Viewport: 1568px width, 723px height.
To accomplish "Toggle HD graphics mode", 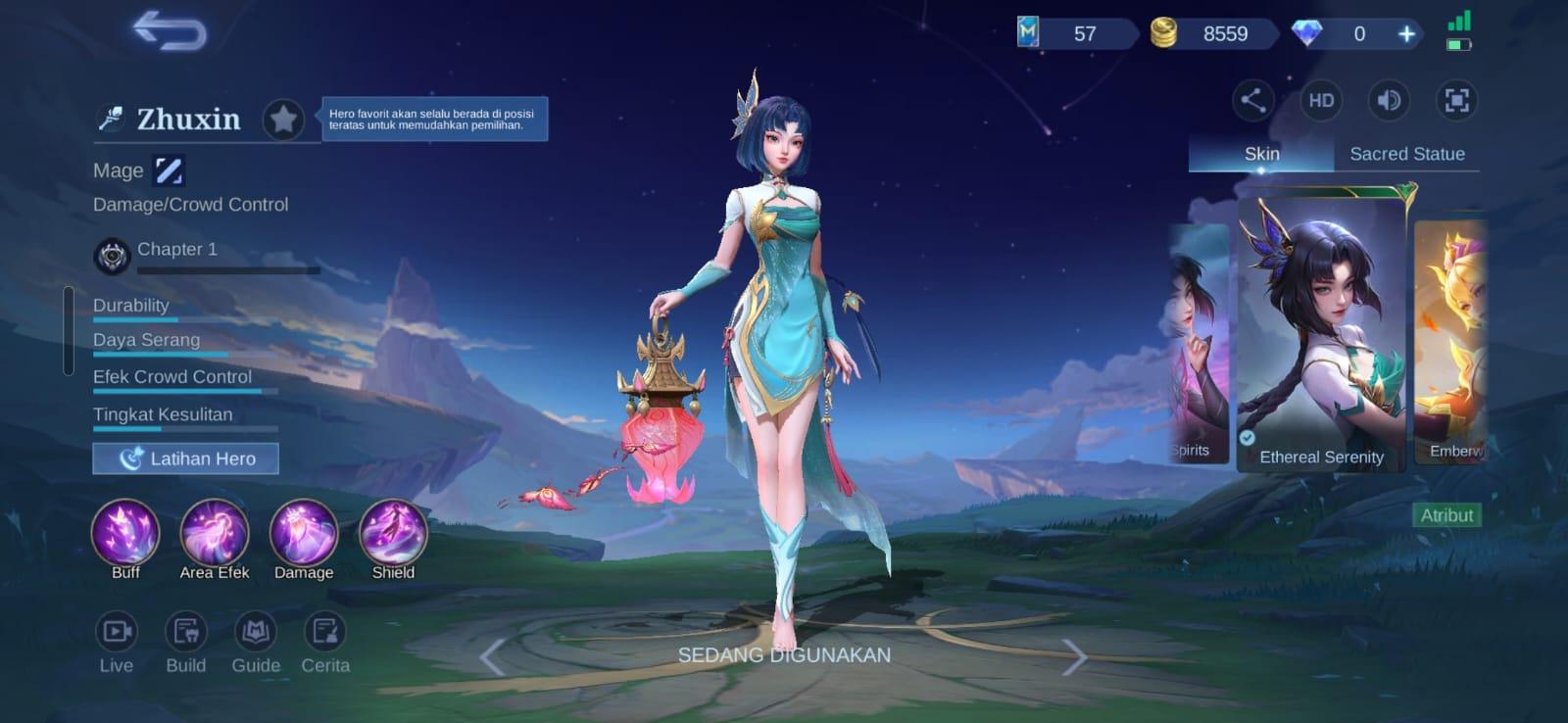I will click(x=1320, y=101).
